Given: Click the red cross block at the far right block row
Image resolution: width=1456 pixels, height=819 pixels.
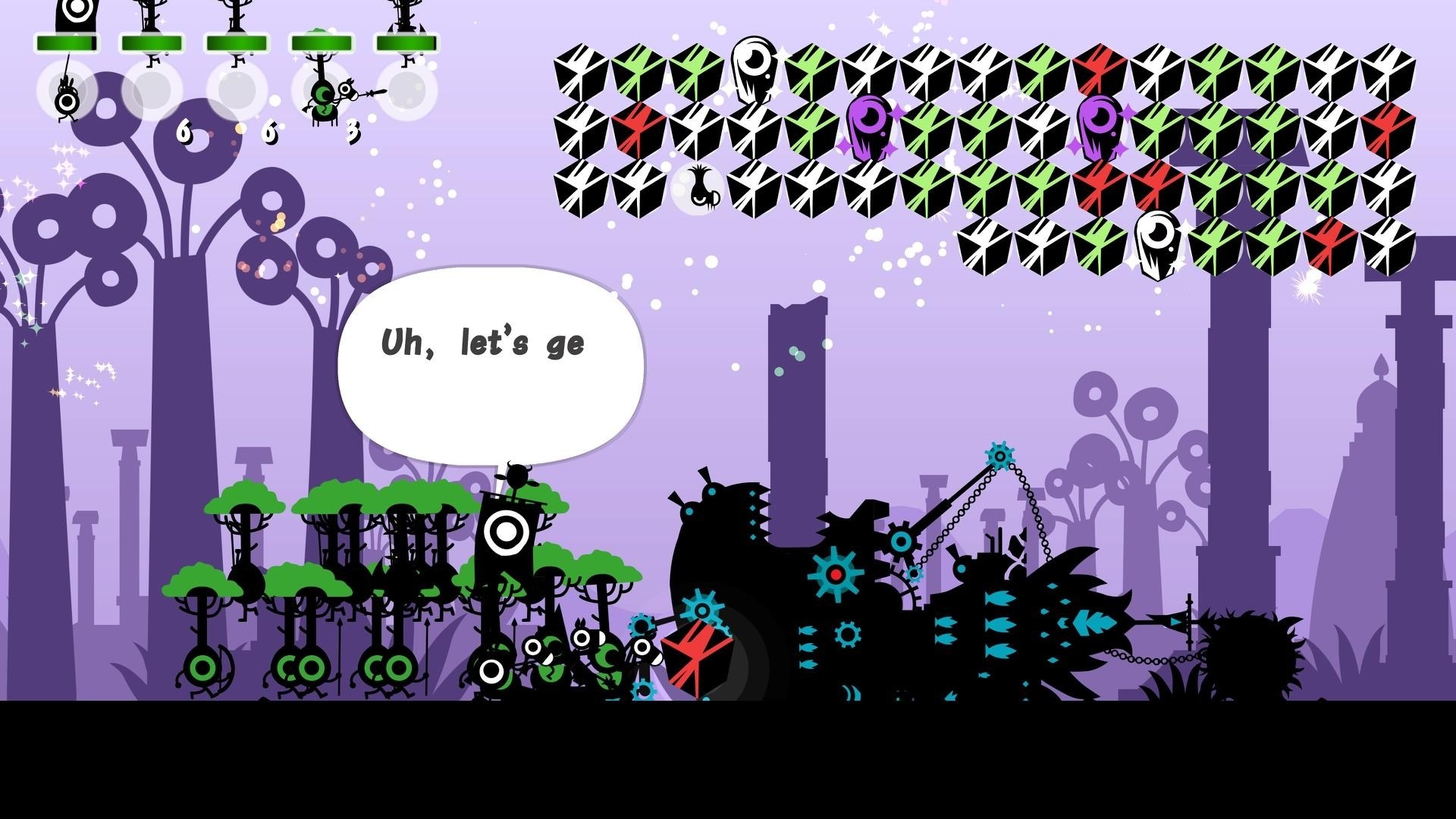Looking at the screenshot, I should pos(1390,127).
